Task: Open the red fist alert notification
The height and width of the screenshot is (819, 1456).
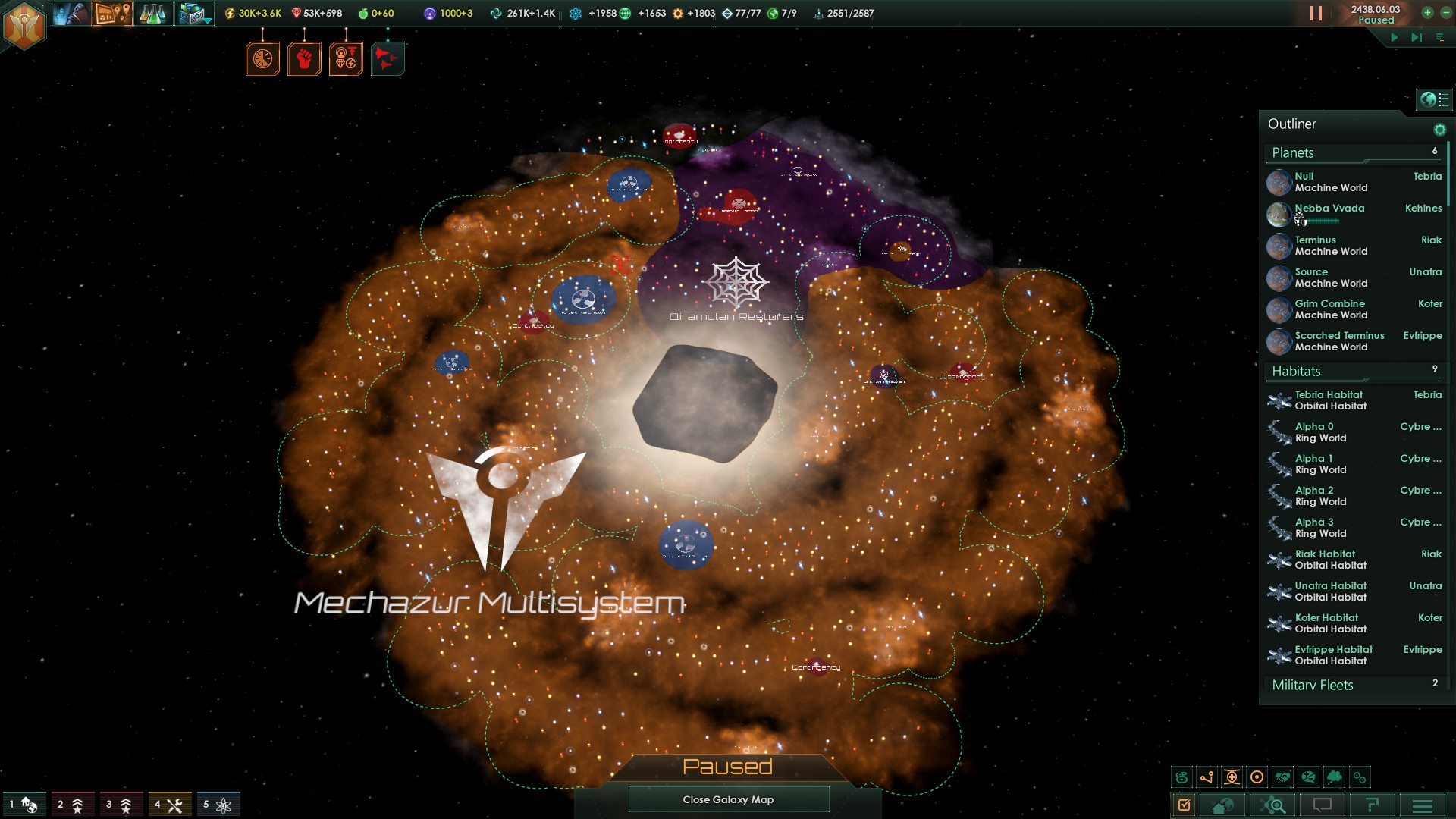Action: pyautogui.click(x=304, y=58)
